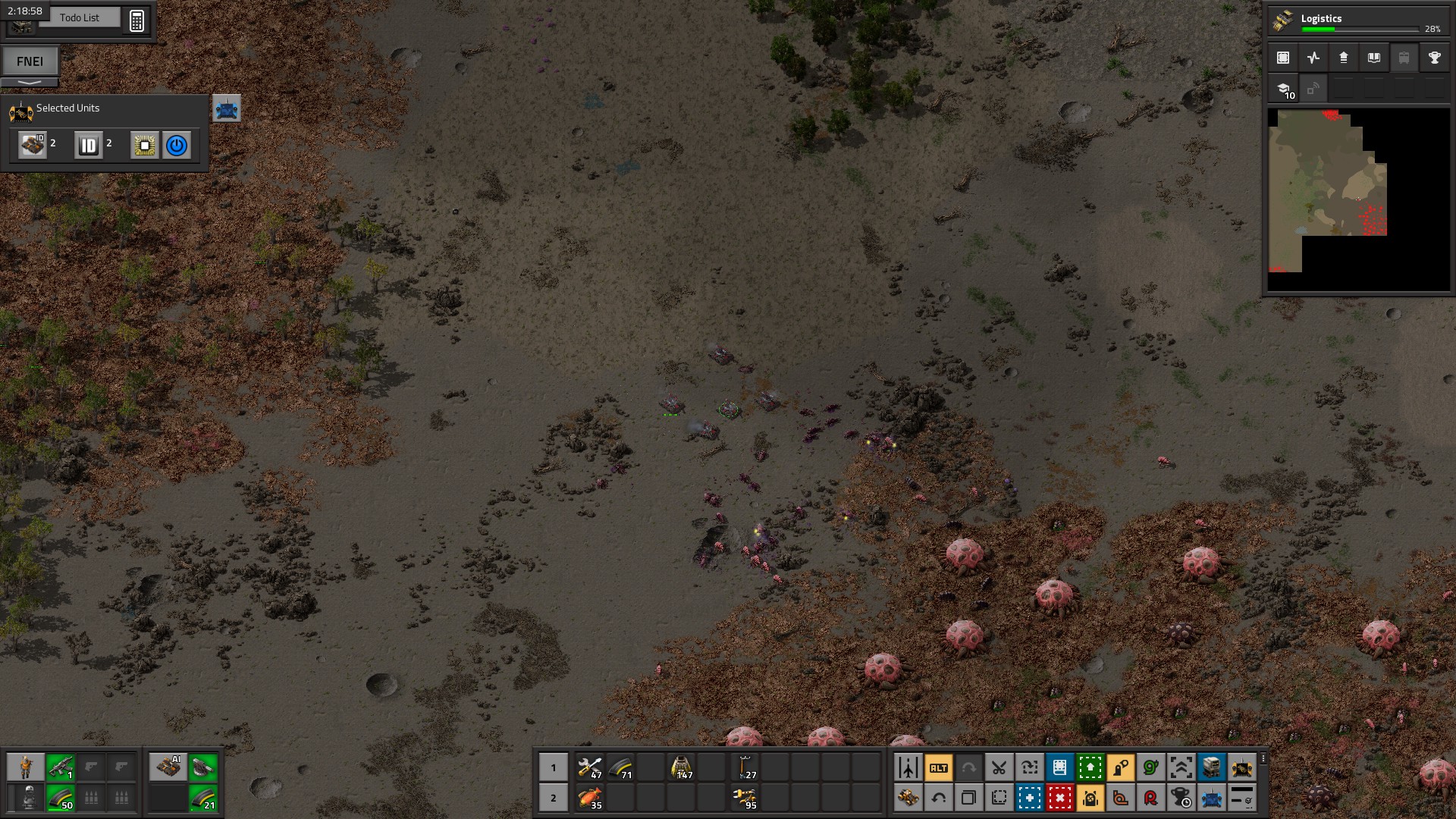Click the ID button in Selected Units
The height and width of the screenshot is (819, 1456).
88,145
